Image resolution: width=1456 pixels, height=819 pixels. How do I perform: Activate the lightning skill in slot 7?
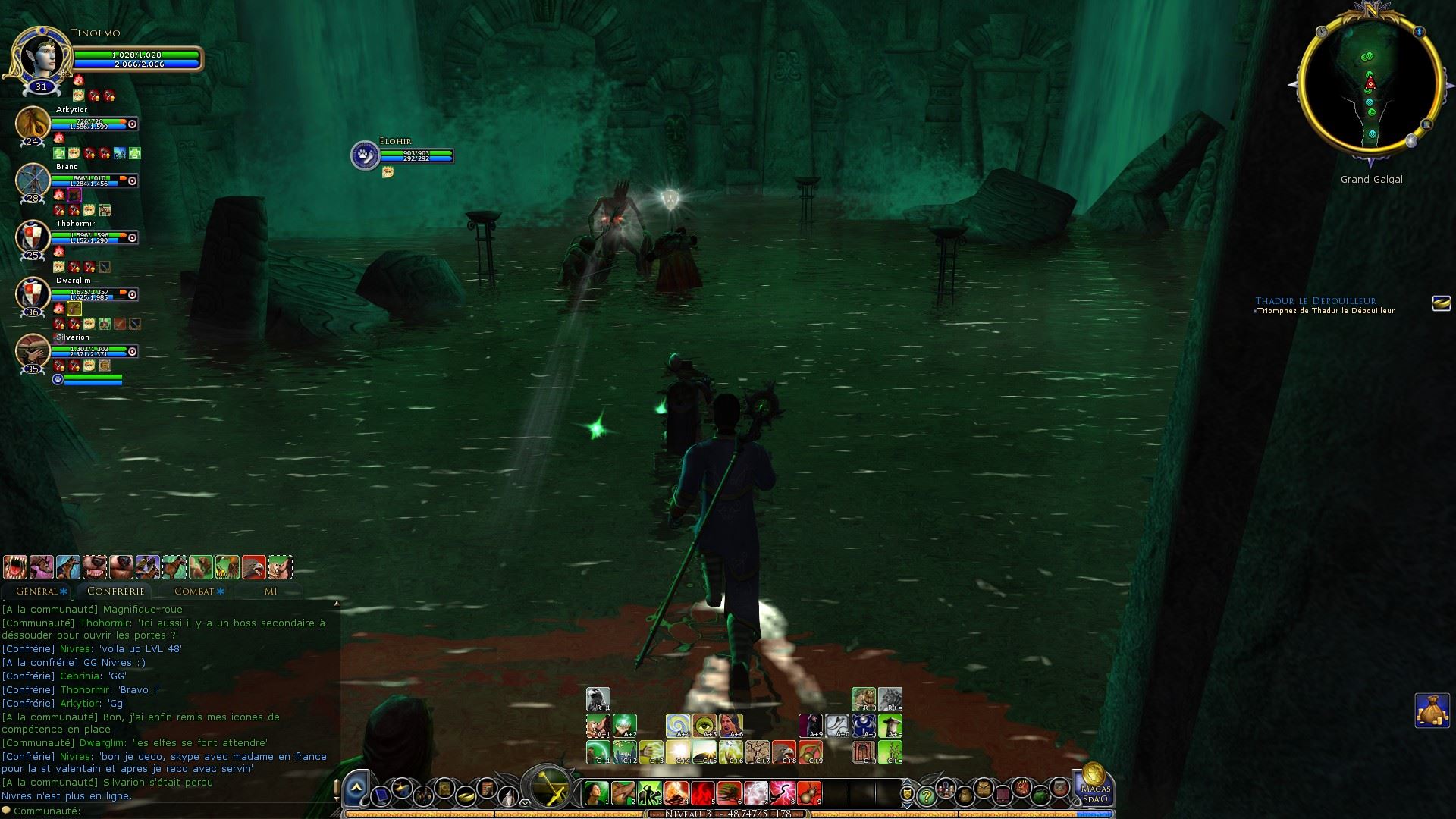756,793
